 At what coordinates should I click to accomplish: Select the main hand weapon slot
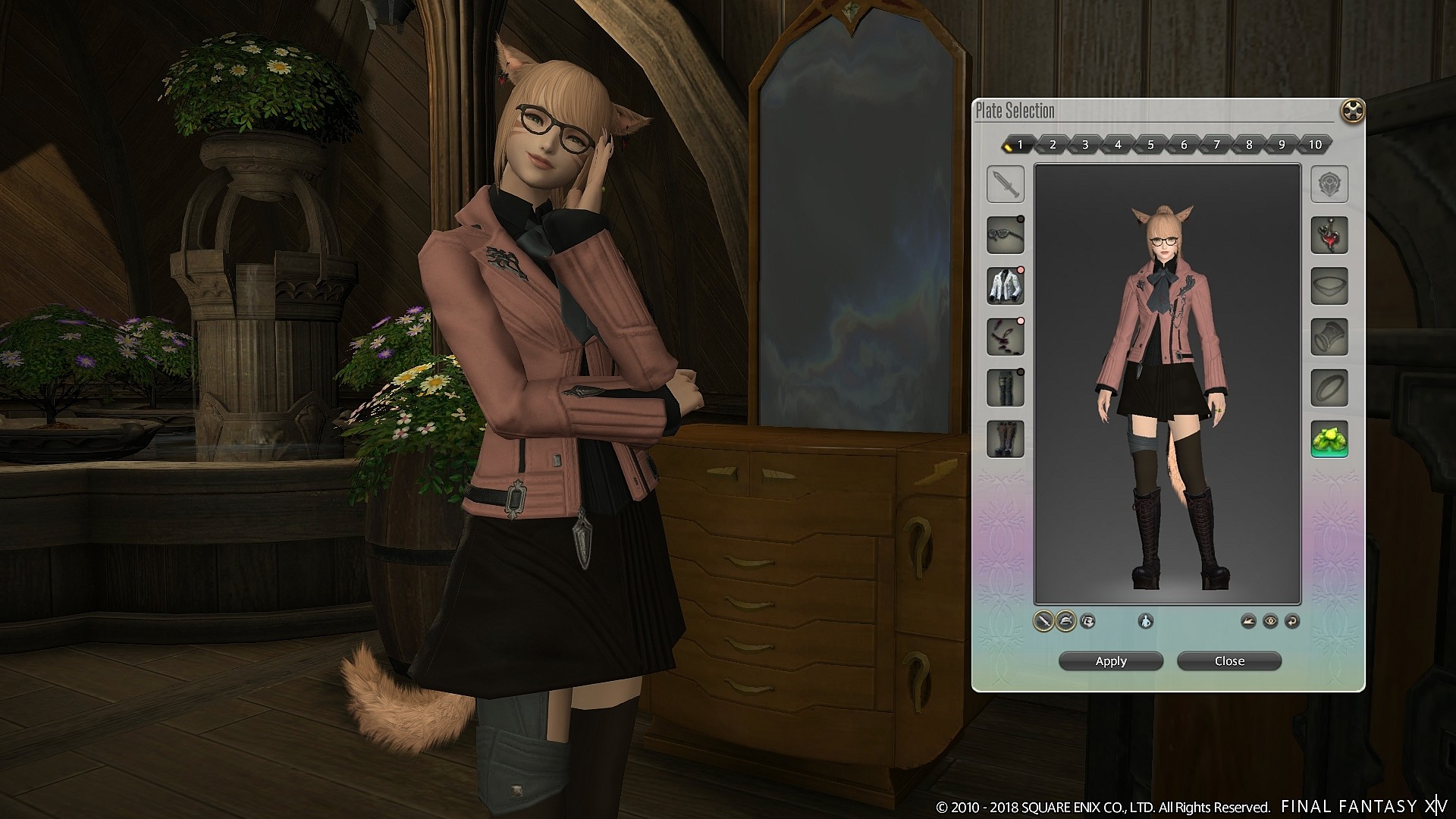(x=1007, y=184)
